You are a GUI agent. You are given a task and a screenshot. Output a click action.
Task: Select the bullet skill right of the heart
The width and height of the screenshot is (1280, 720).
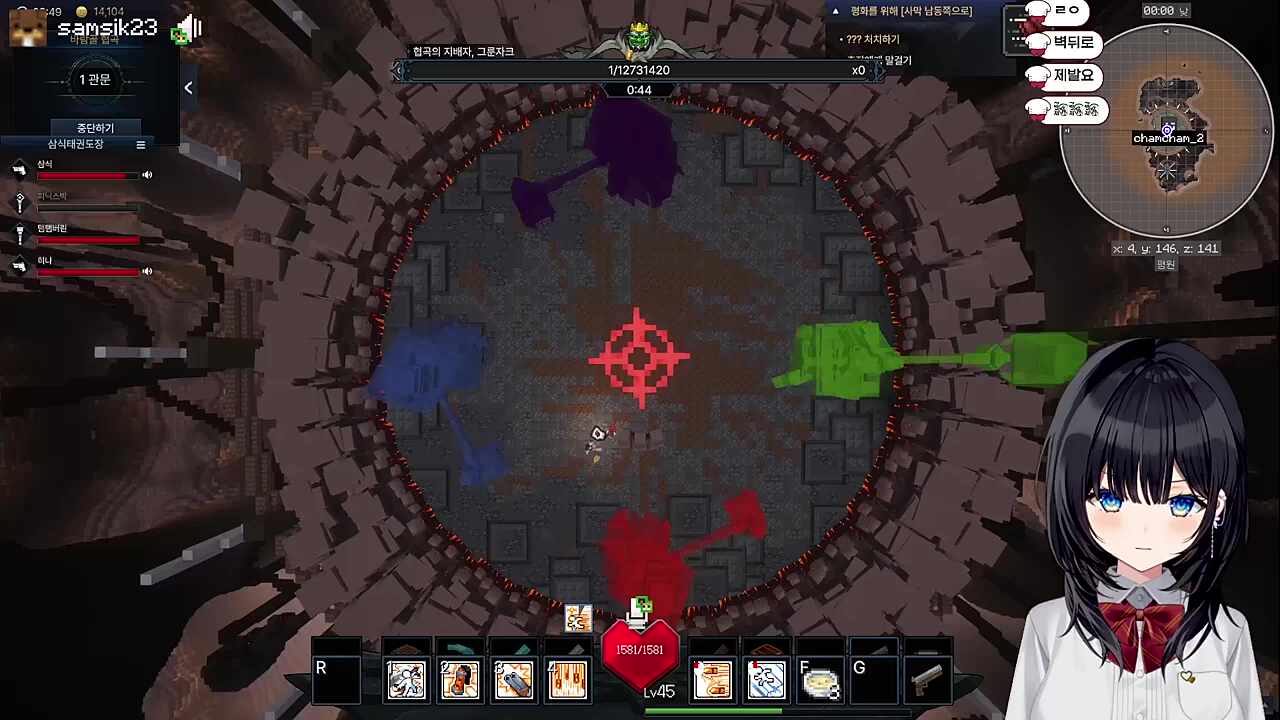(x=712, y=680)
